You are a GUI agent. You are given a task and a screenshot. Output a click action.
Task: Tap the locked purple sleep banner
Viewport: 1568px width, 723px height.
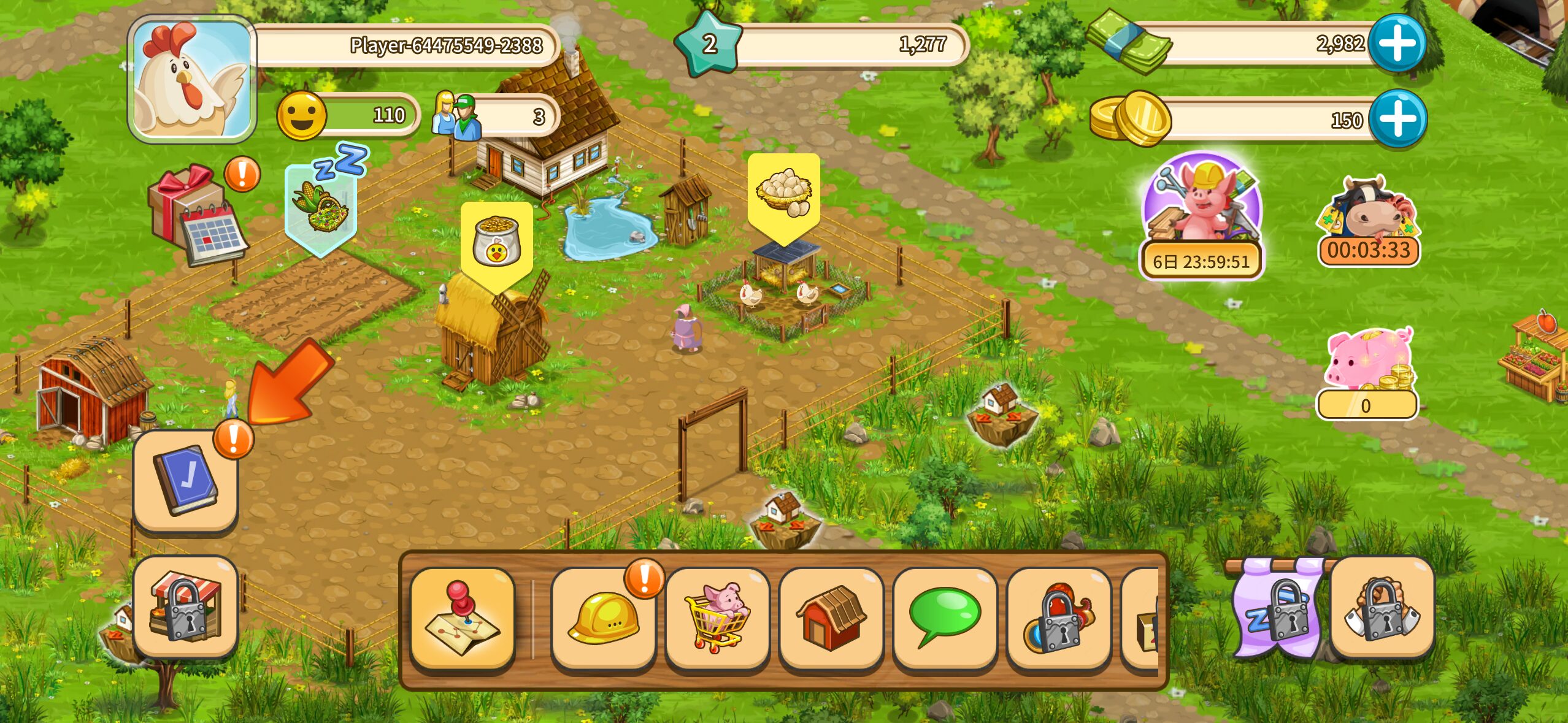(1277, 607)
